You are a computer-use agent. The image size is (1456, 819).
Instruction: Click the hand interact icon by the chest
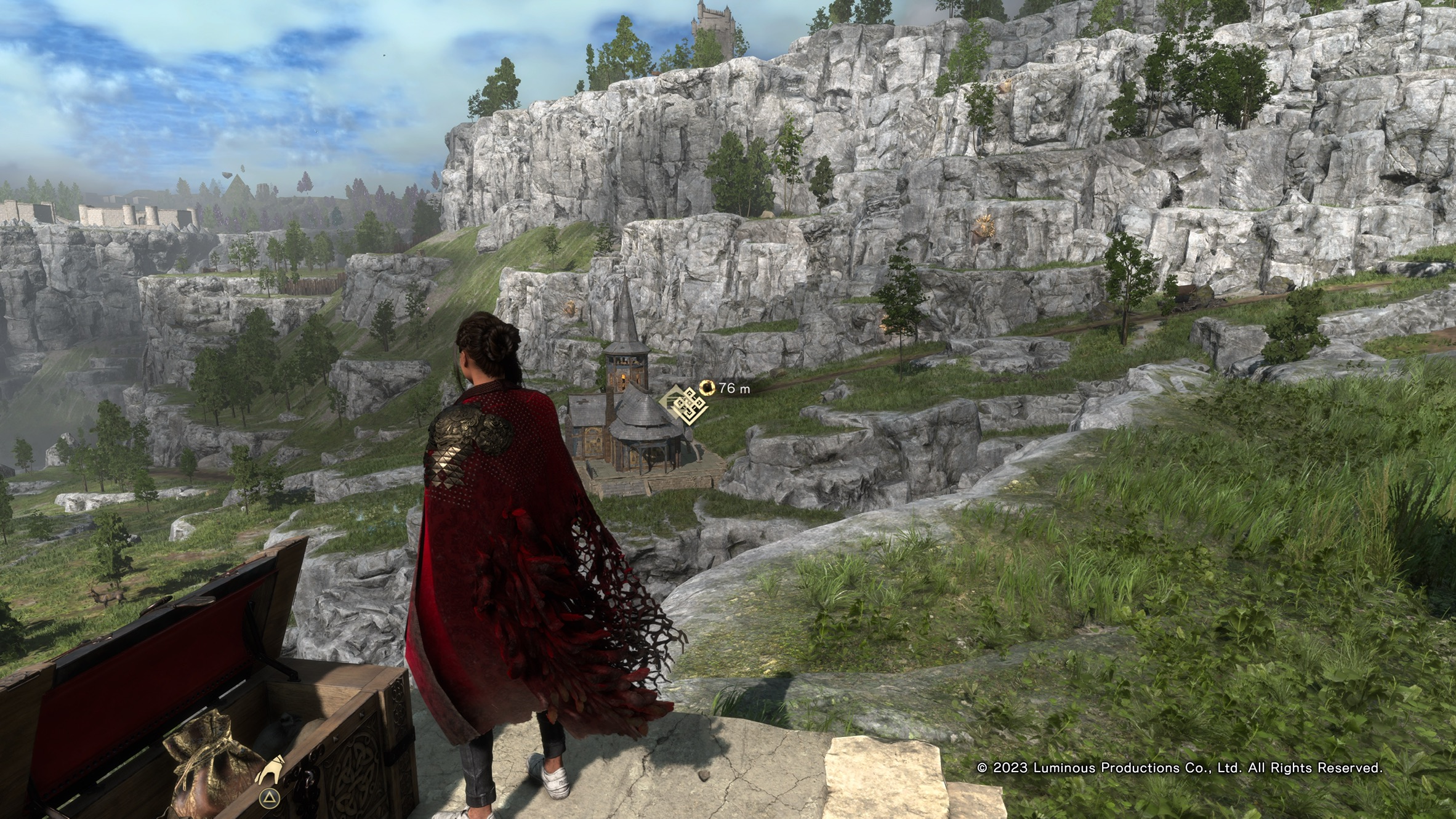(270, 770)
